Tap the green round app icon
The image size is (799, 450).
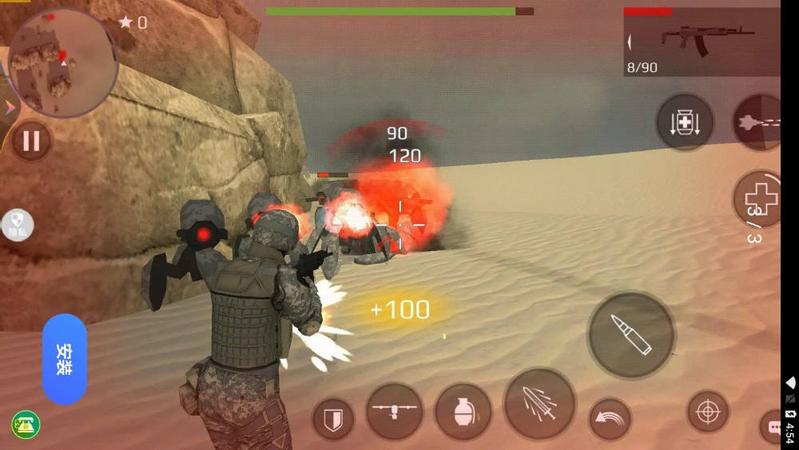pyautogui.click(x=25, y=425)
